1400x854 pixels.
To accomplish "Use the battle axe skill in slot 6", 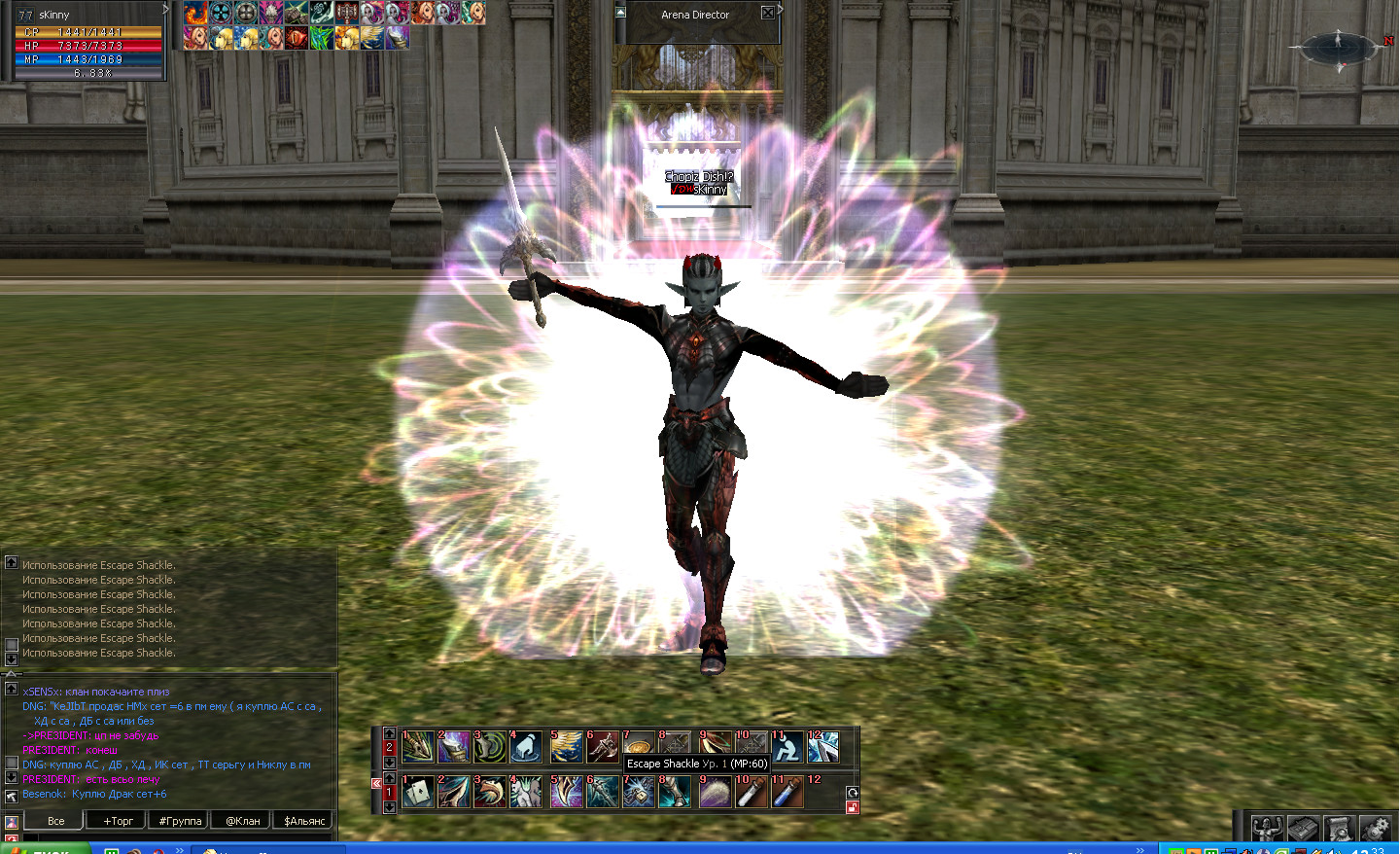I will coord(602,747).
